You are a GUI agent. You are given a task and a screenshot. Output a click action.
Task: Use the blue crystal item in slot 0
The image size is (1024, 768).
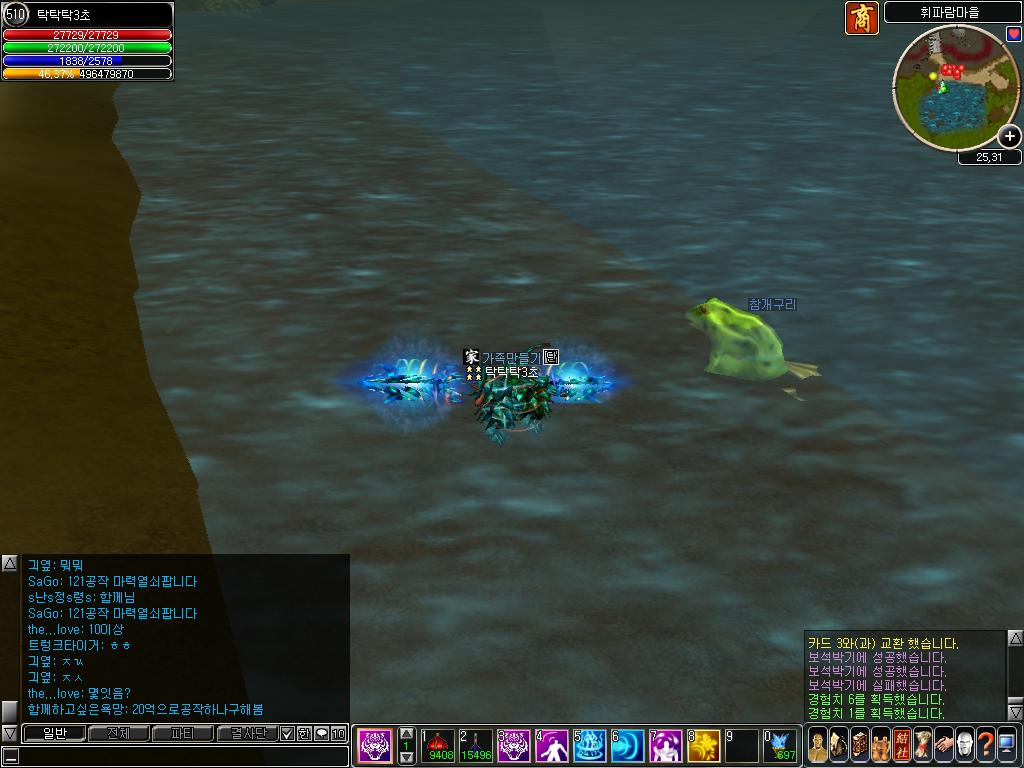click(x=779, y=745)
